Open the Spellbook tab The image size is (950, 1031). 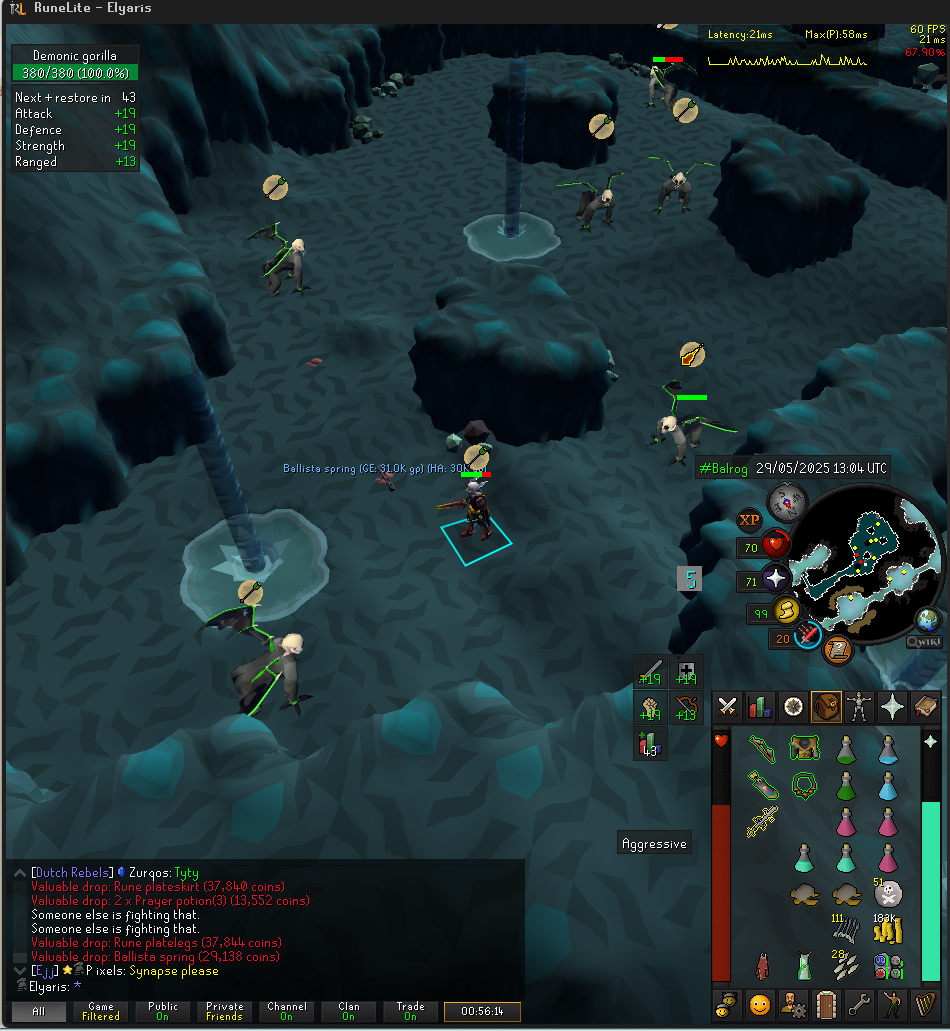[925, 707]
